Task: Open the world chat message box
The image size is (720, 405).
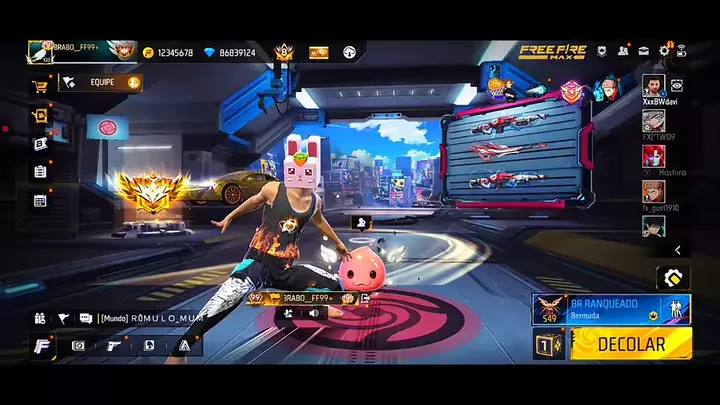Action: point(150,318)
